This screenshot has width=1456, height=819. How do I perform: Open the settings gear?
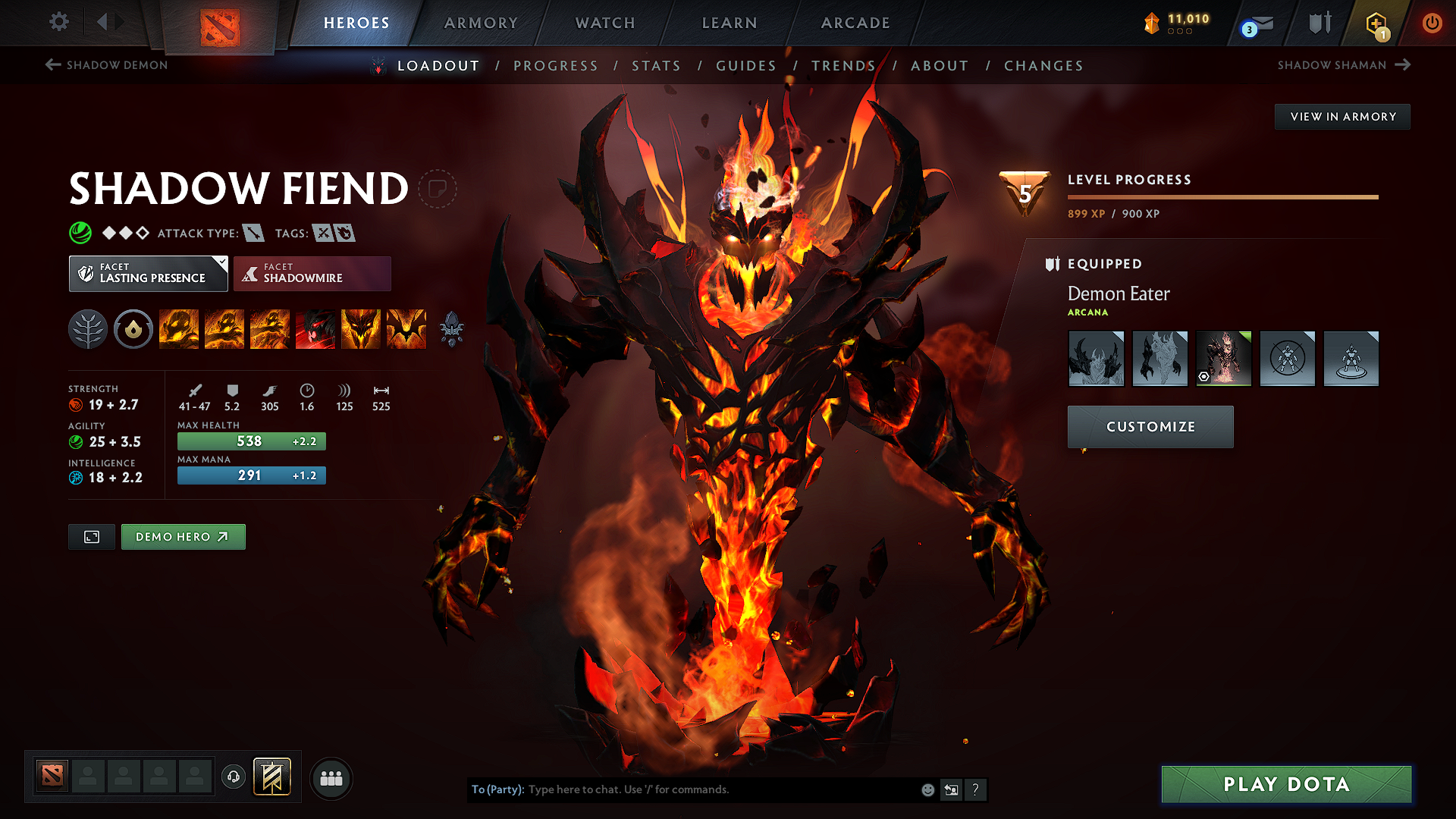[58, 22]
